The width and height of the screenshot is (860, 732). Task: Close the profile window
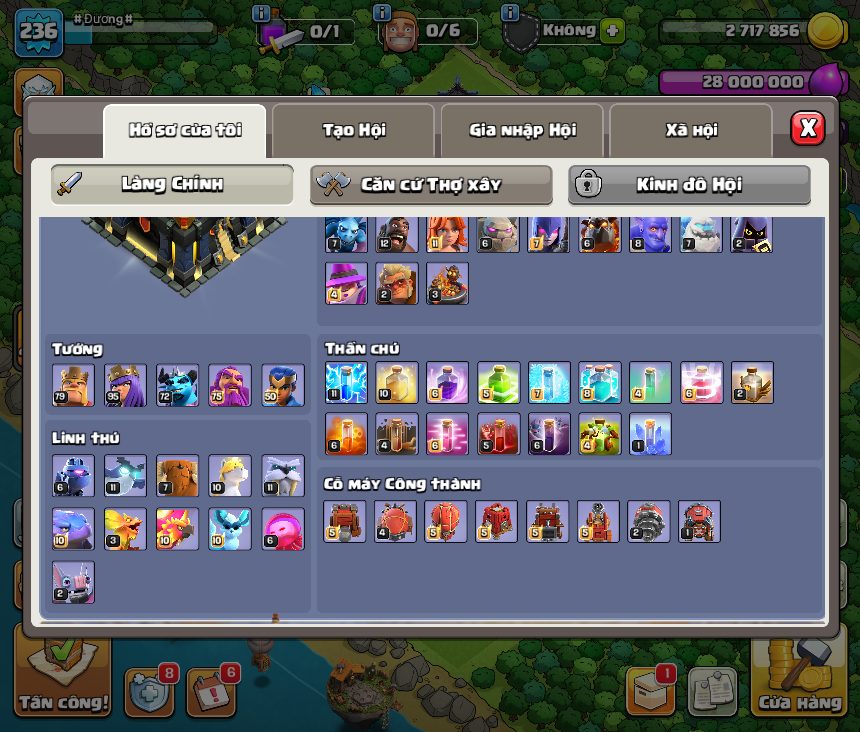[807, 128]
